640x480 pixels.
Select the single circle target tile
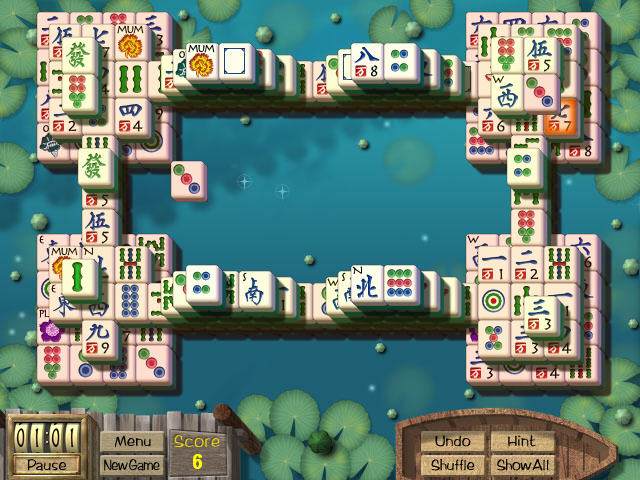coord(493,301)
